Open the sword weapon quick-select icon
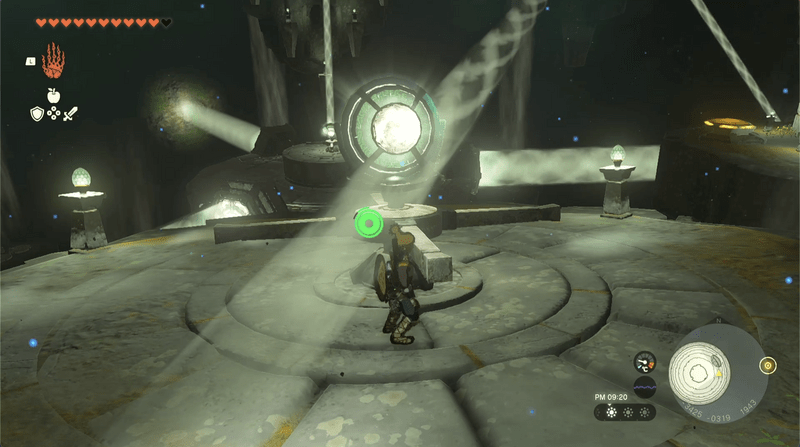 coord(70,114)
